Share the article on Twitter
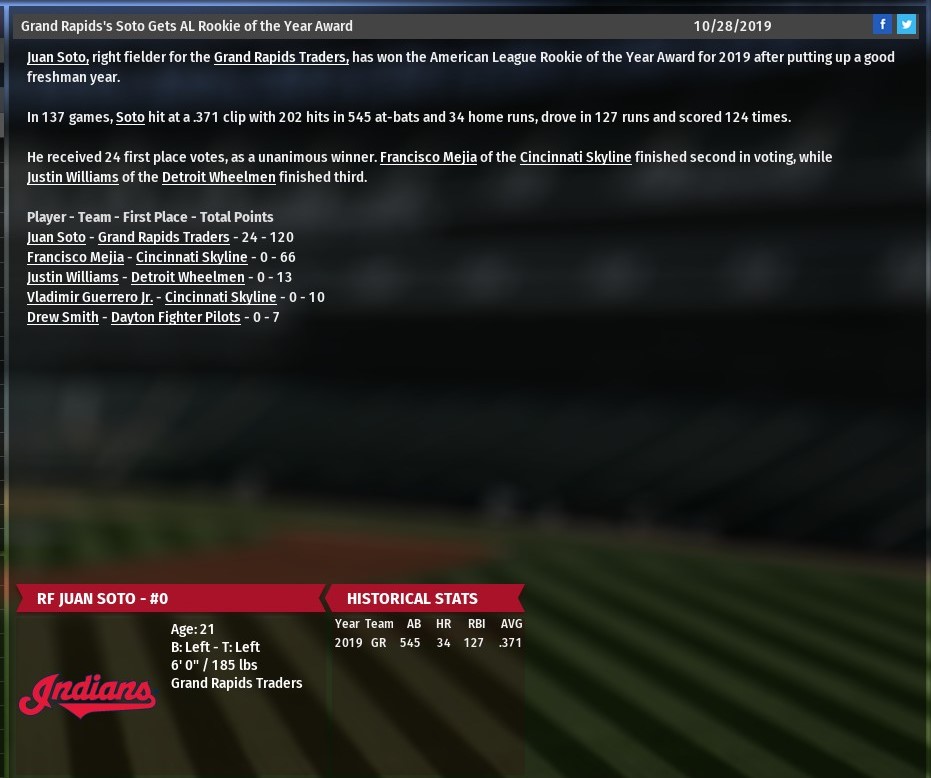 click(906, 25)
